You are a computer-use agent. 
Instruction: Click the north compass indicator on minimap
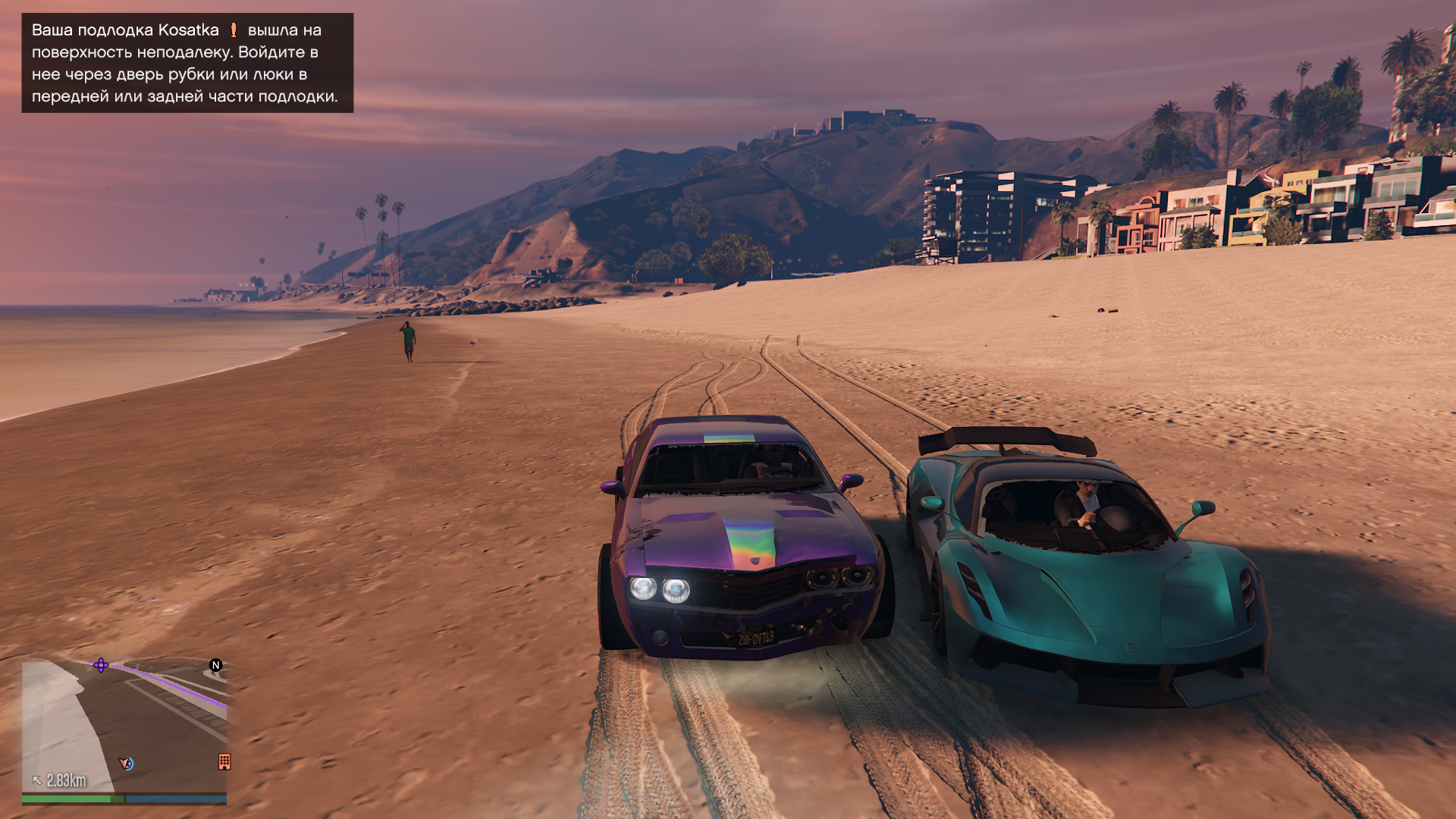(216, 665)
